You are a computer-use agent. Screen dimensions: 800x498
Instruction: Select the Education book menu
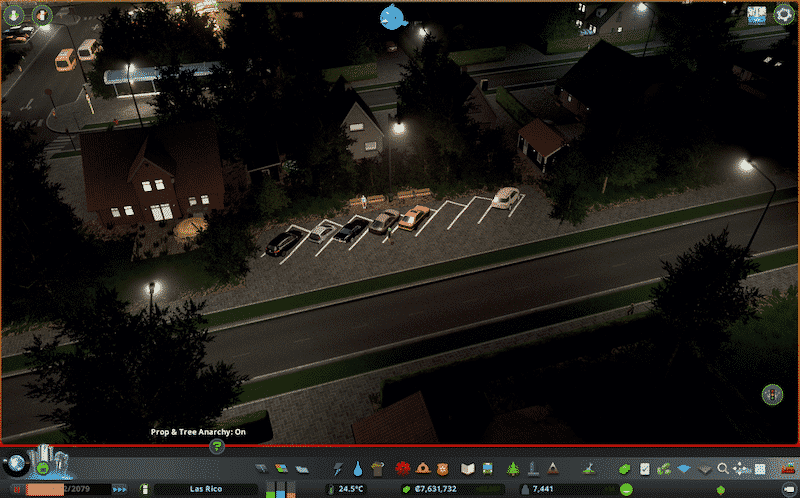pyautogui.click(x=466, y=468)
